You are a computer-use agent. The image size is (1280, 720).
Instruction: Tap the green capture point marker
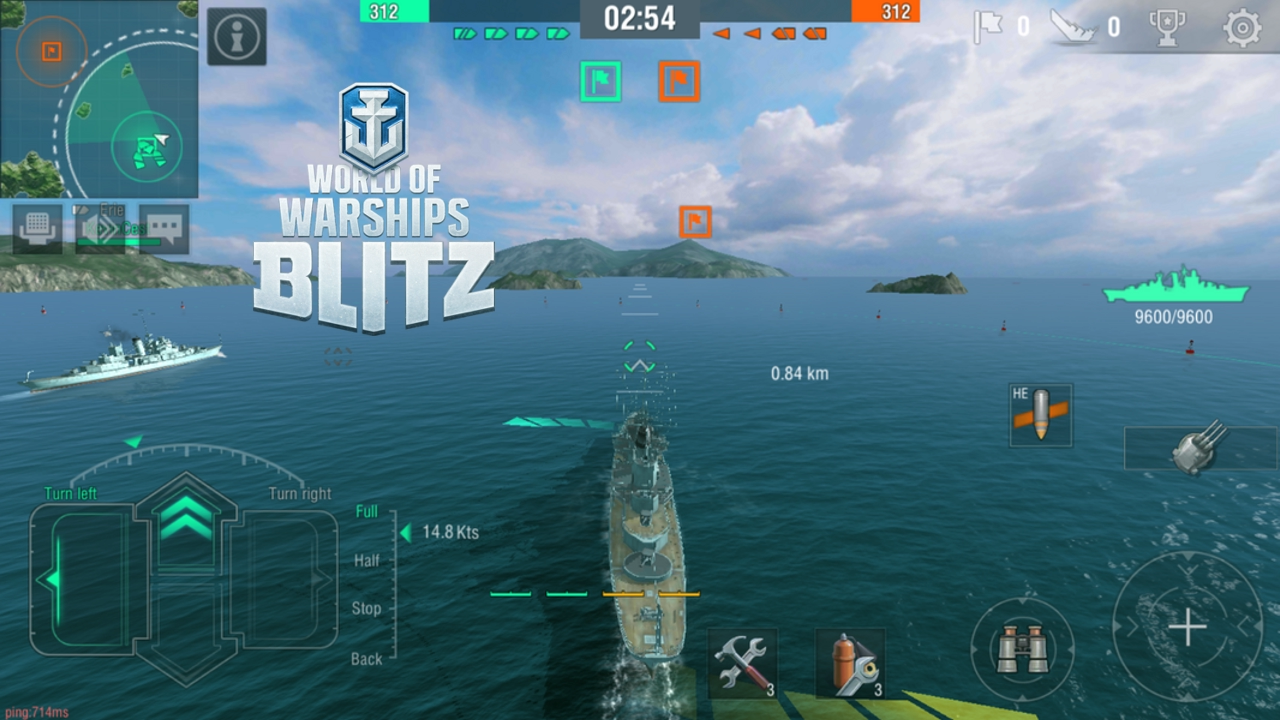tap(600, 81)
